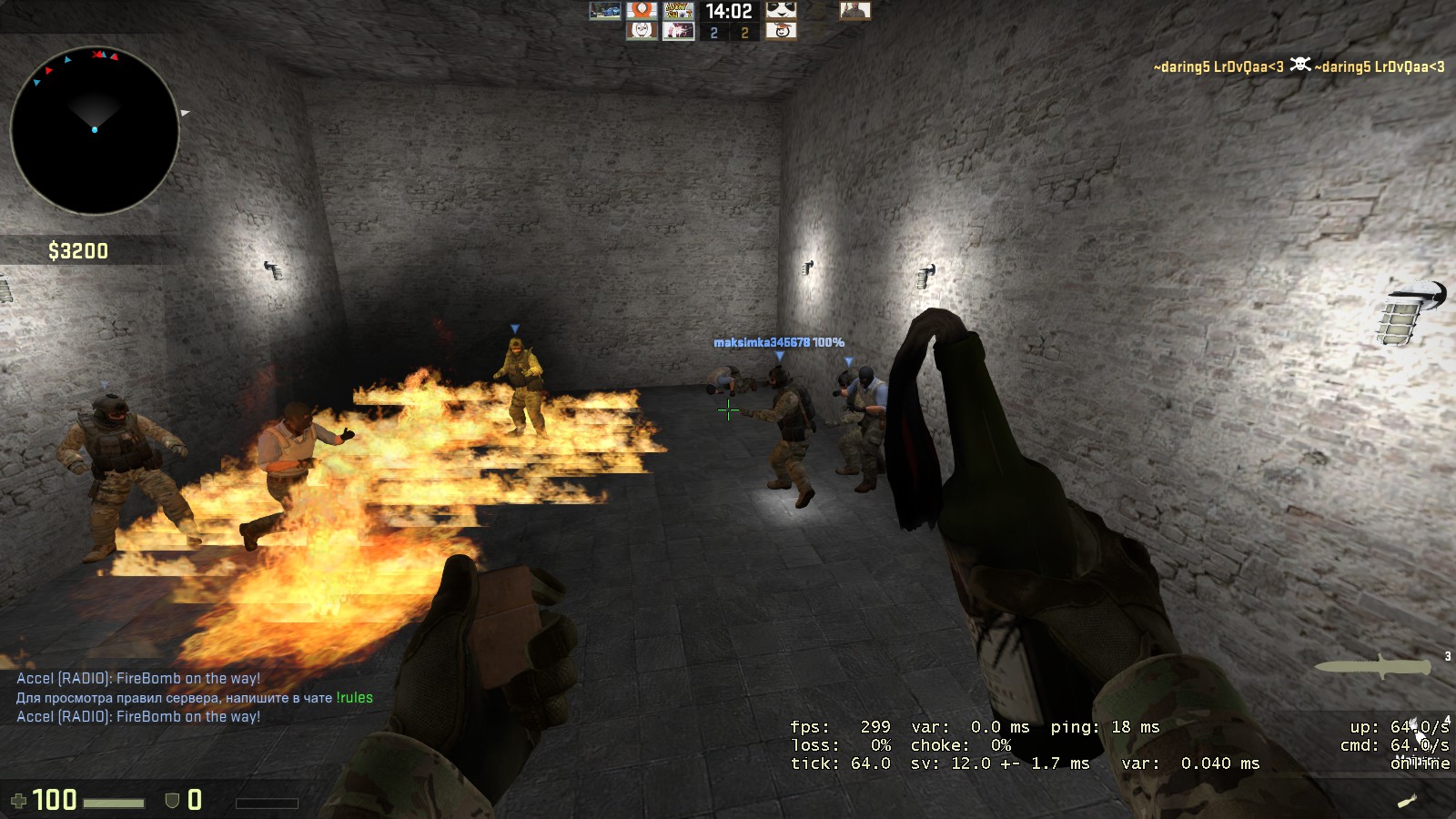The image size is (1456, 819).
Task: Choose the avatar with yellow graffiti text
Action: pos(678,11)
